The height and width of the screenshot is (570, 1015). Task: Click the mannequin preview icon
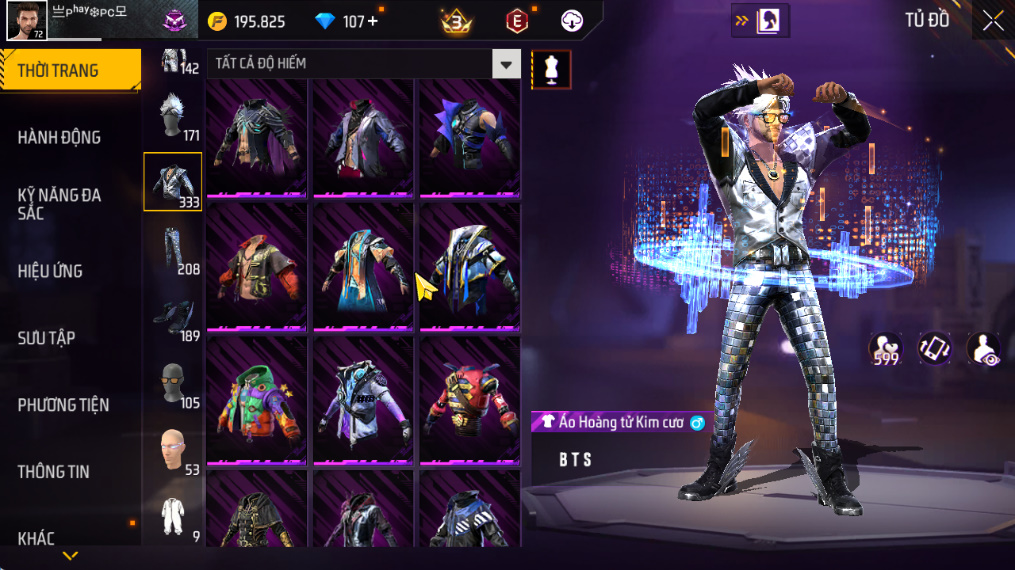pos(551,68)
